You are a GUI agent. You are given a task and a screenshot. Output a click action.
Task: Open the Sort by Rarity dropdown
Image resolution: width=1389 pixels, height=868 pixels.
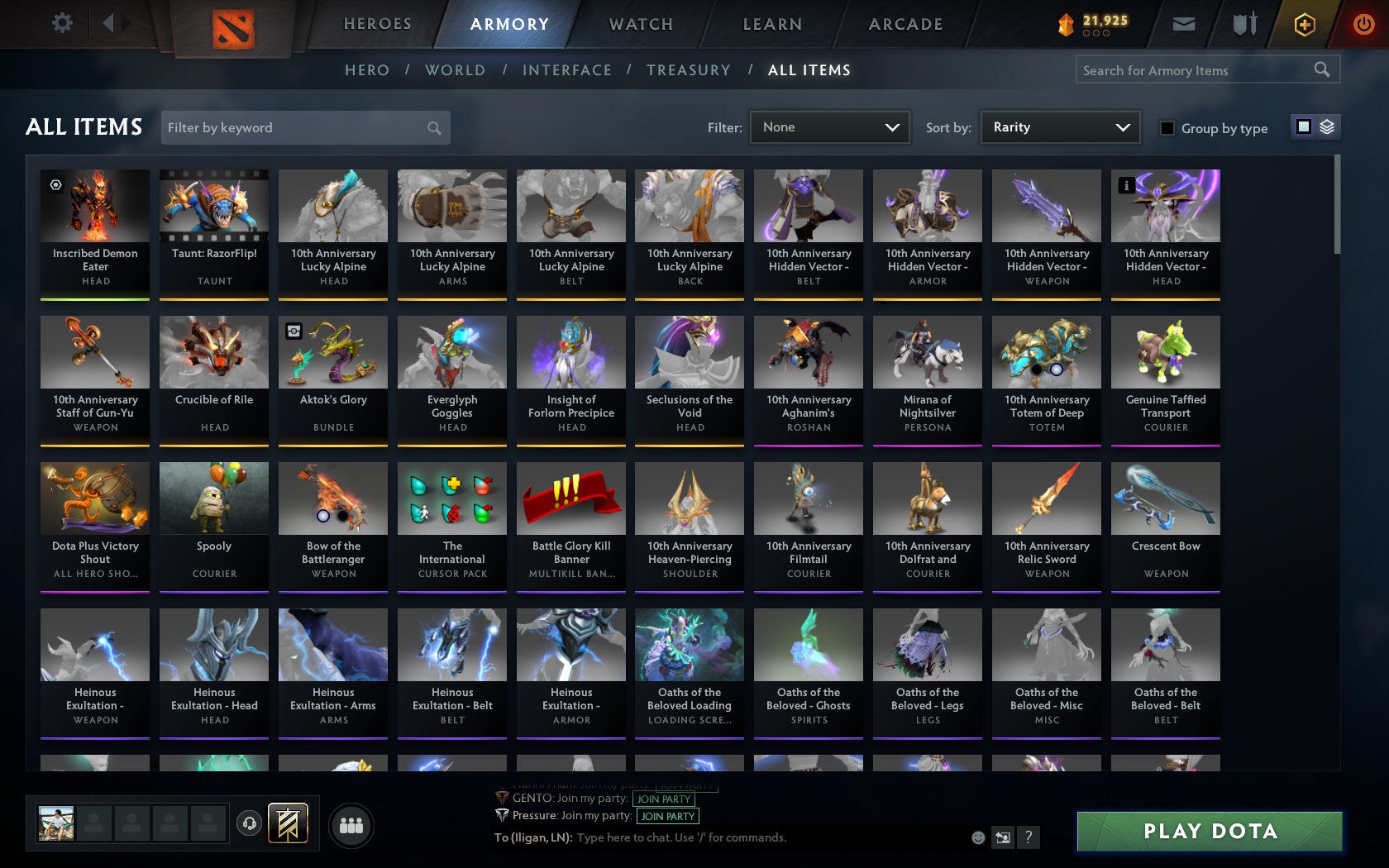coord(1059,127)
